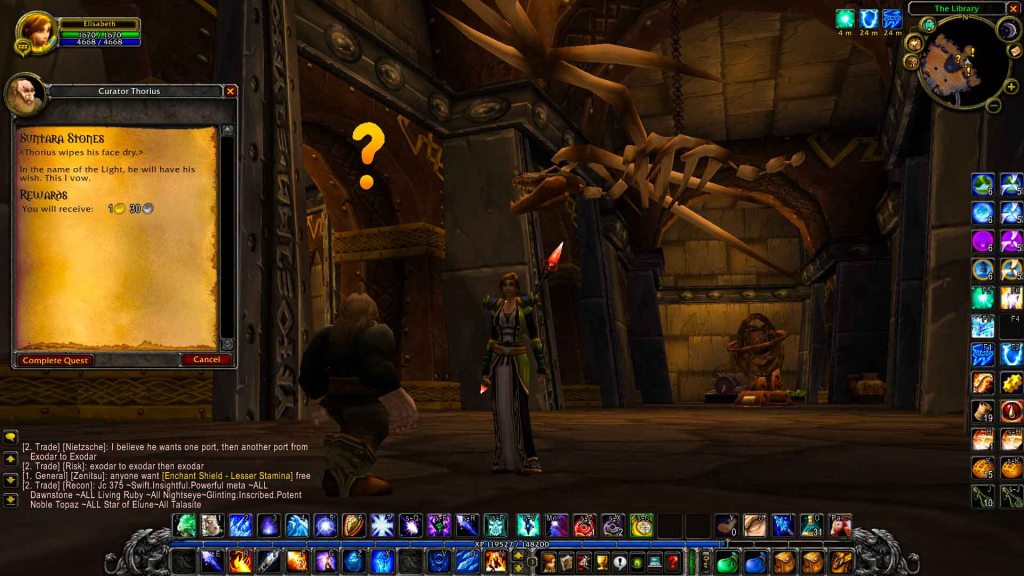Activate the snowflake frost spell on upper bar
The width and height of the screenshot is (1024, 576).
point(382,525)
